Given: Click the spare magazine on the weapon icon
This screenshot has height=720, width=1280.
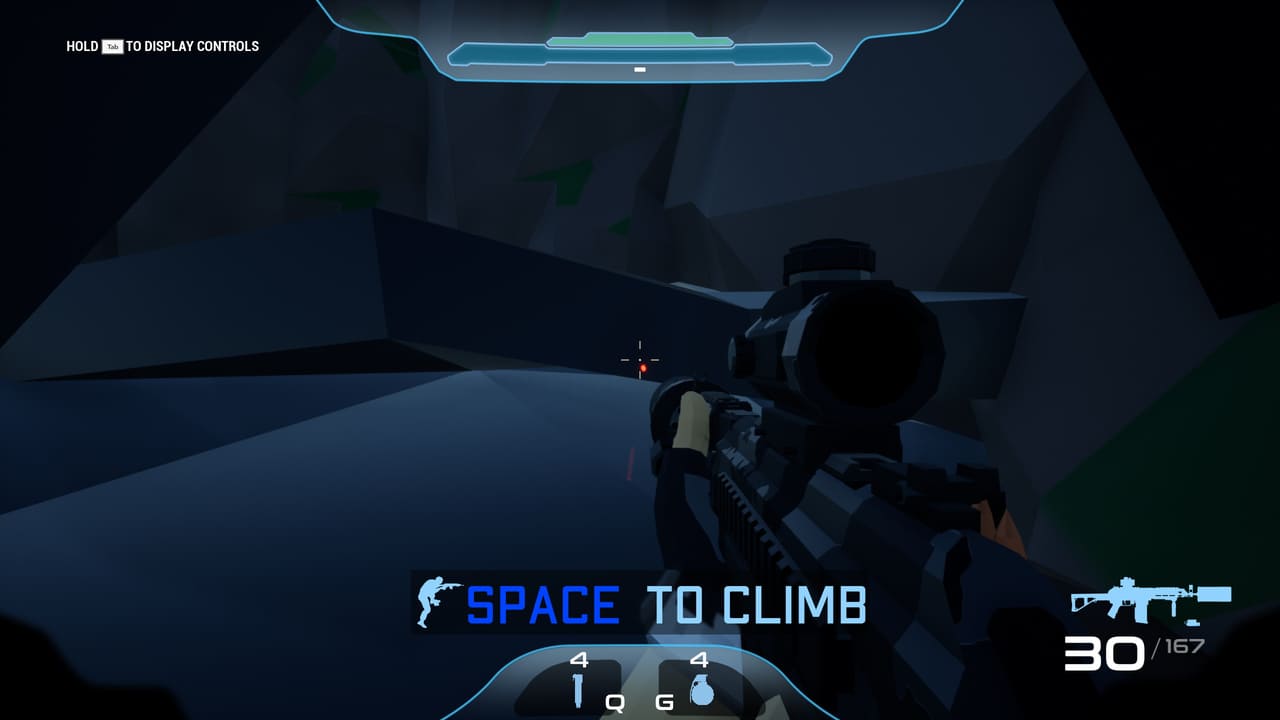Looking at the screenshot, I should point(1192,622).
